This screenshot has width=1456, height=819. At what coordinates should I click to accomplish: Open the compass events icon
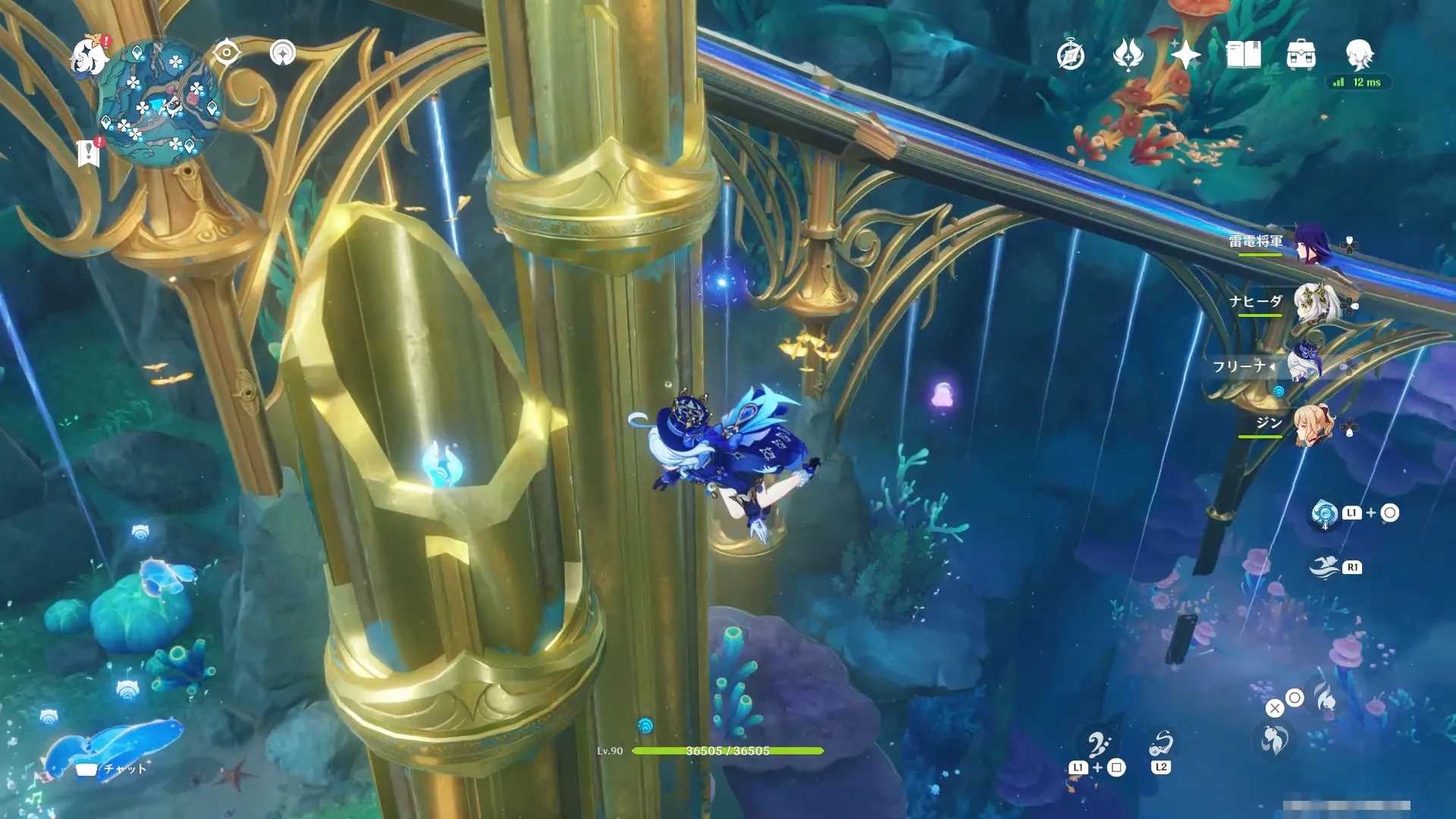pos(1070,55)
